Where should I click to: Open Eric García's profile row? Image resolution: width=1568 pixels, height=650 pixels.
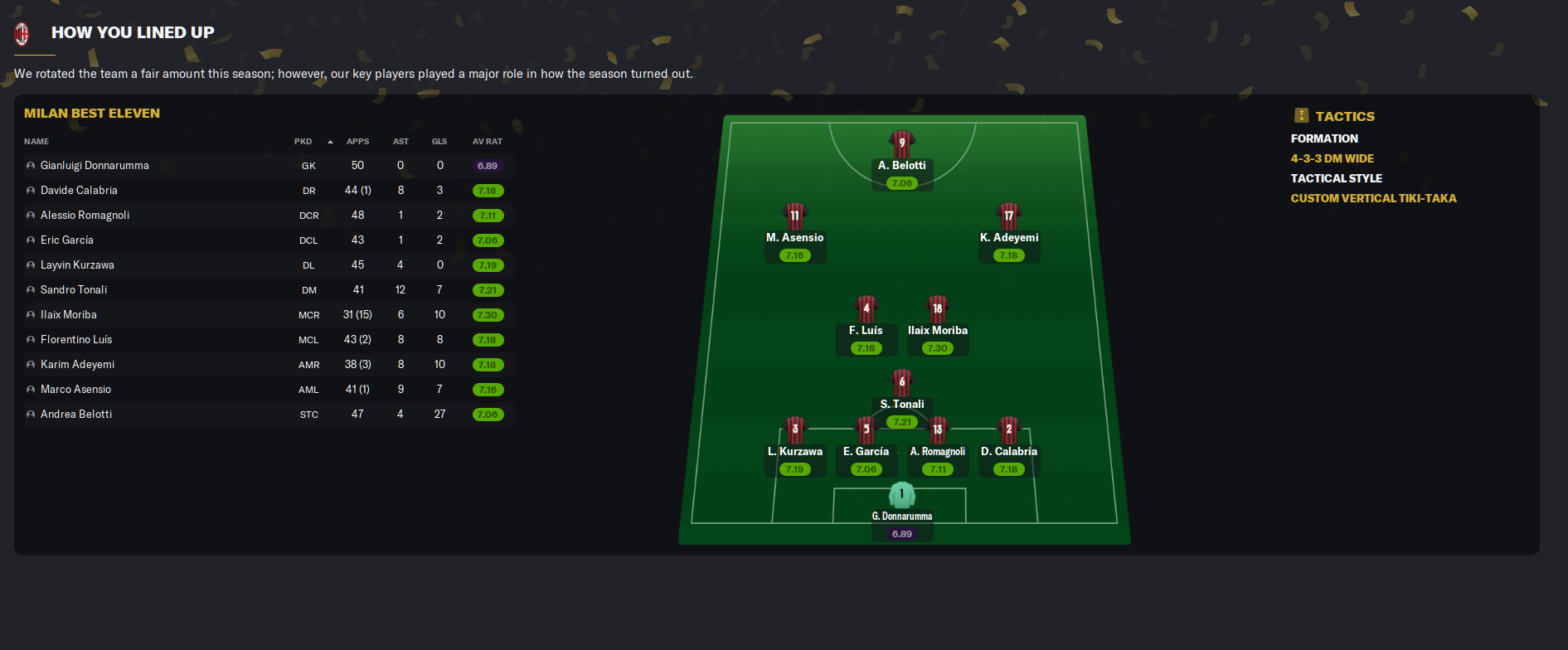66,240
